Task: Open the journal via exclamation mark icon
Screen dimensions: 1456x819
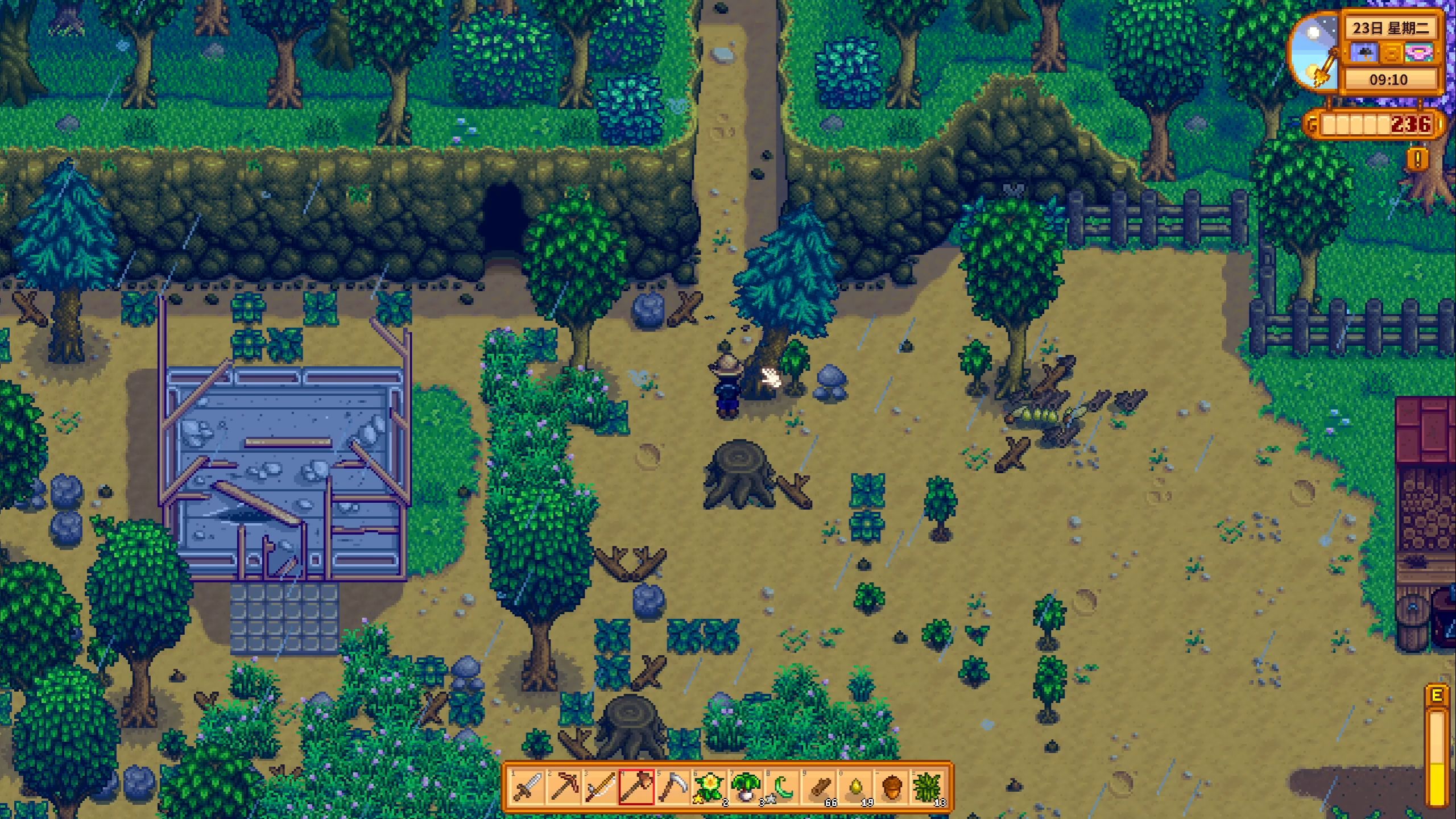Action: [1417, 159]
